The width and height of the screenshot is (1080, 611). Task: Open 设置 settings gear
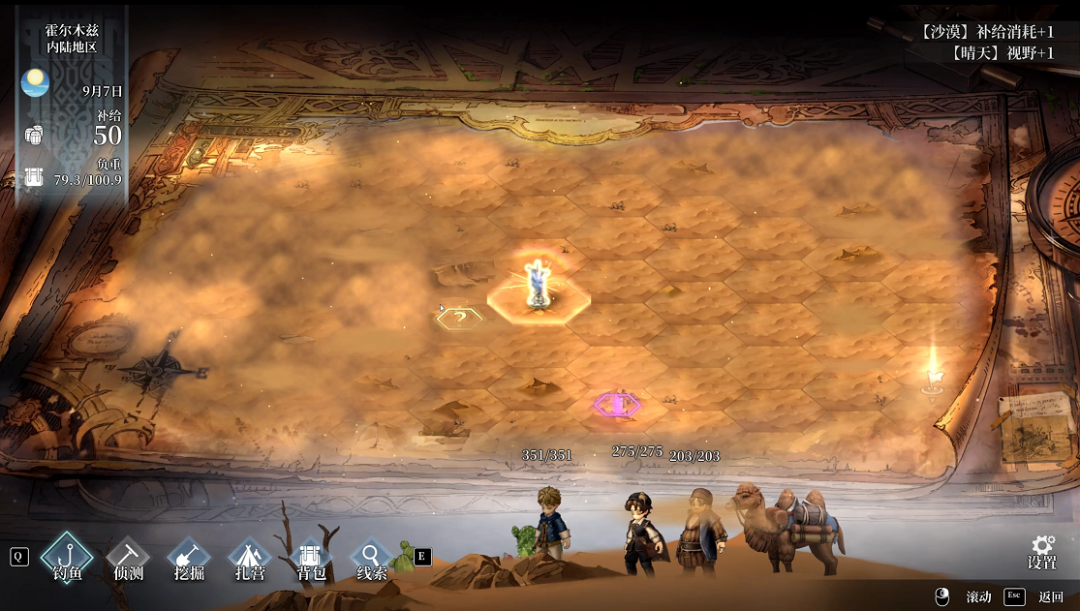[x=1042, y=551]
